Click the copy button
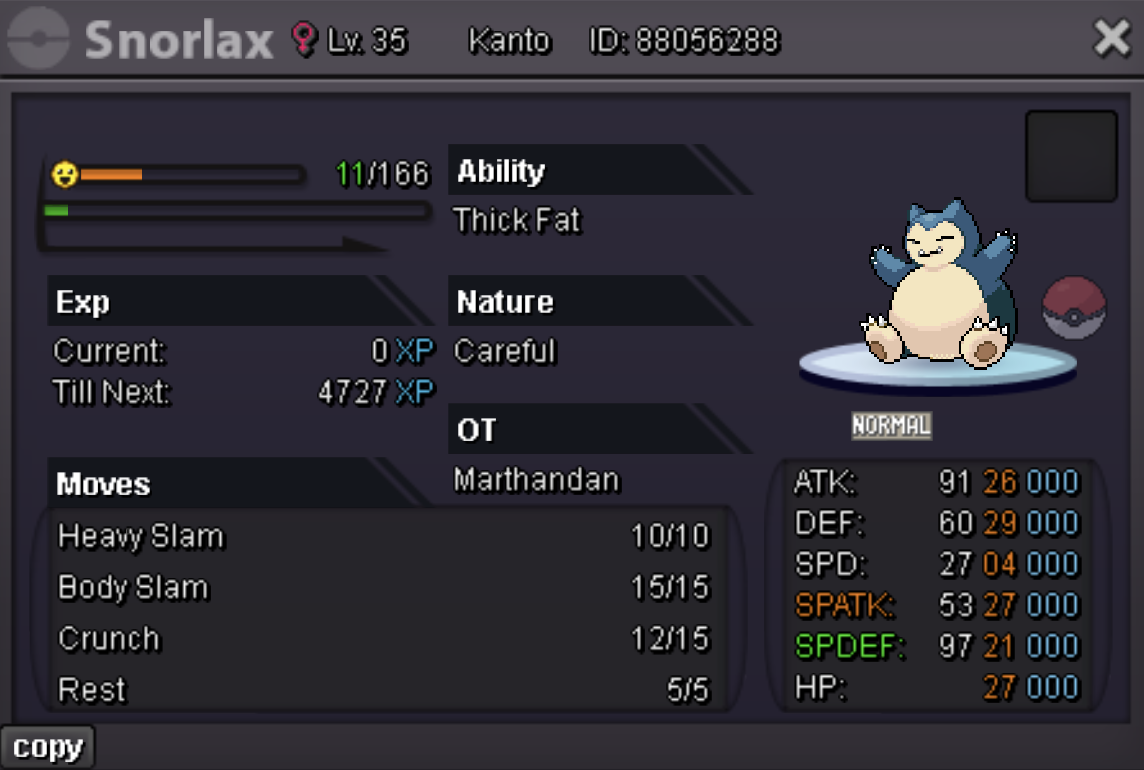The image size is (1144, 770). click(x=47, y=747)
